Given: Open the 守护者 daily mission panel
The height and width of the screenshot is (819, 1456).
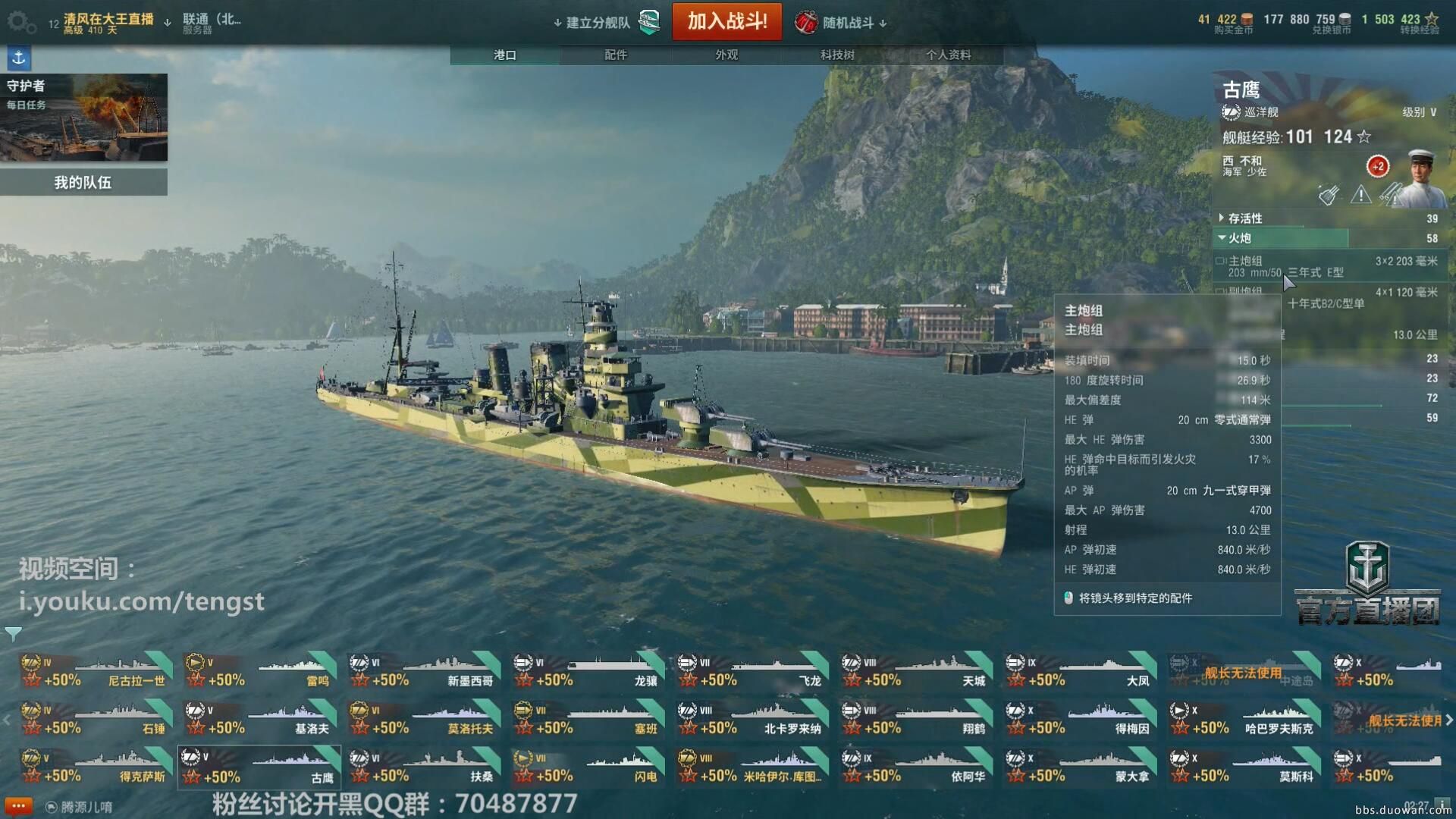Looking at the screenshot, I should [83, 117].
